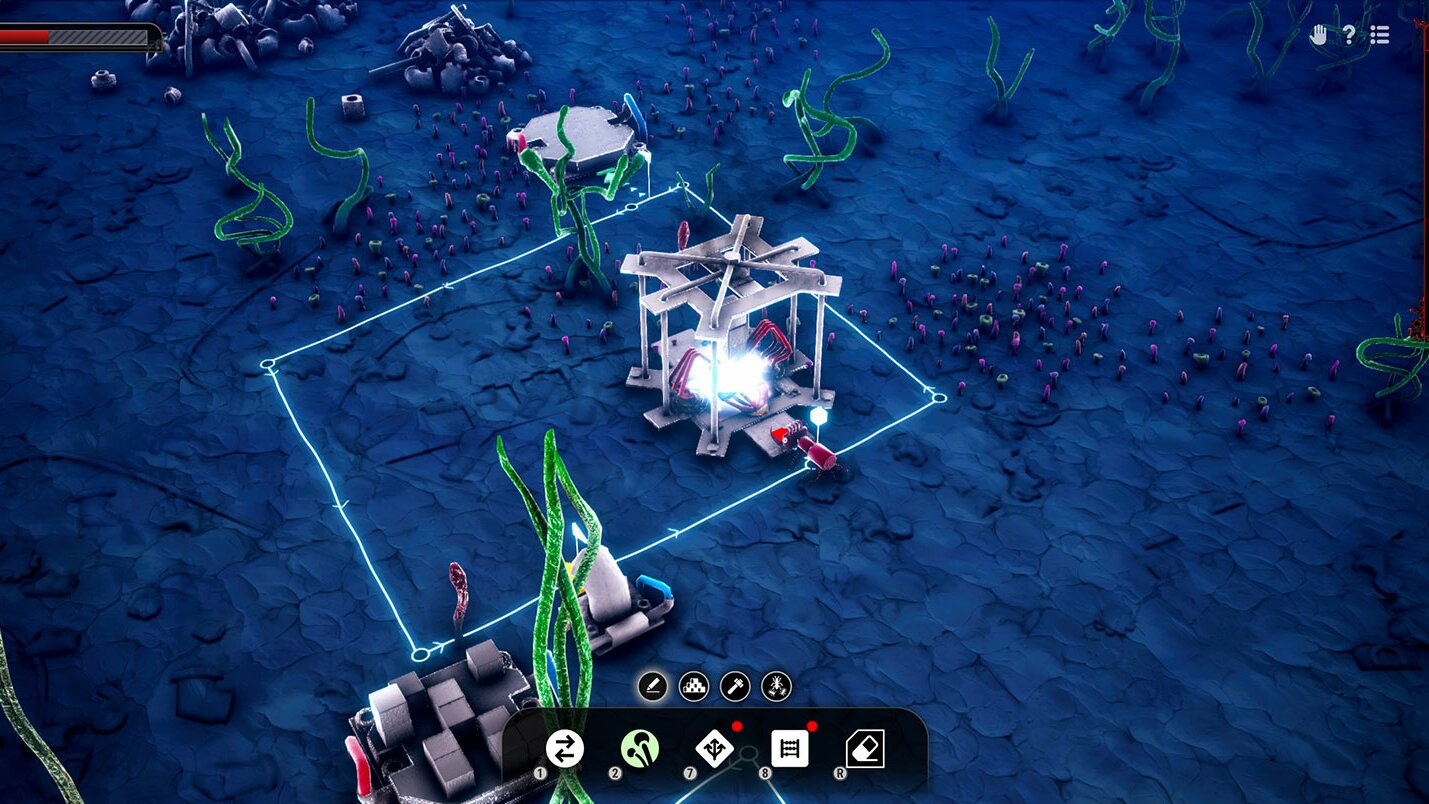Select the exchange-arrows building in slot 1

(565, 747)
